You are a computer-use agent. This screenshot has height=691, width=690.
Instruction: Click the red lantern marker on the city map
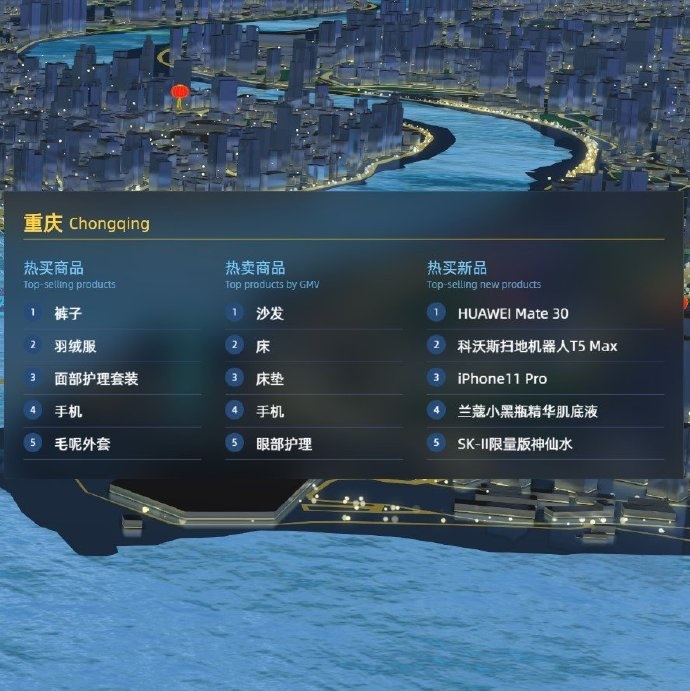(179, 94)
